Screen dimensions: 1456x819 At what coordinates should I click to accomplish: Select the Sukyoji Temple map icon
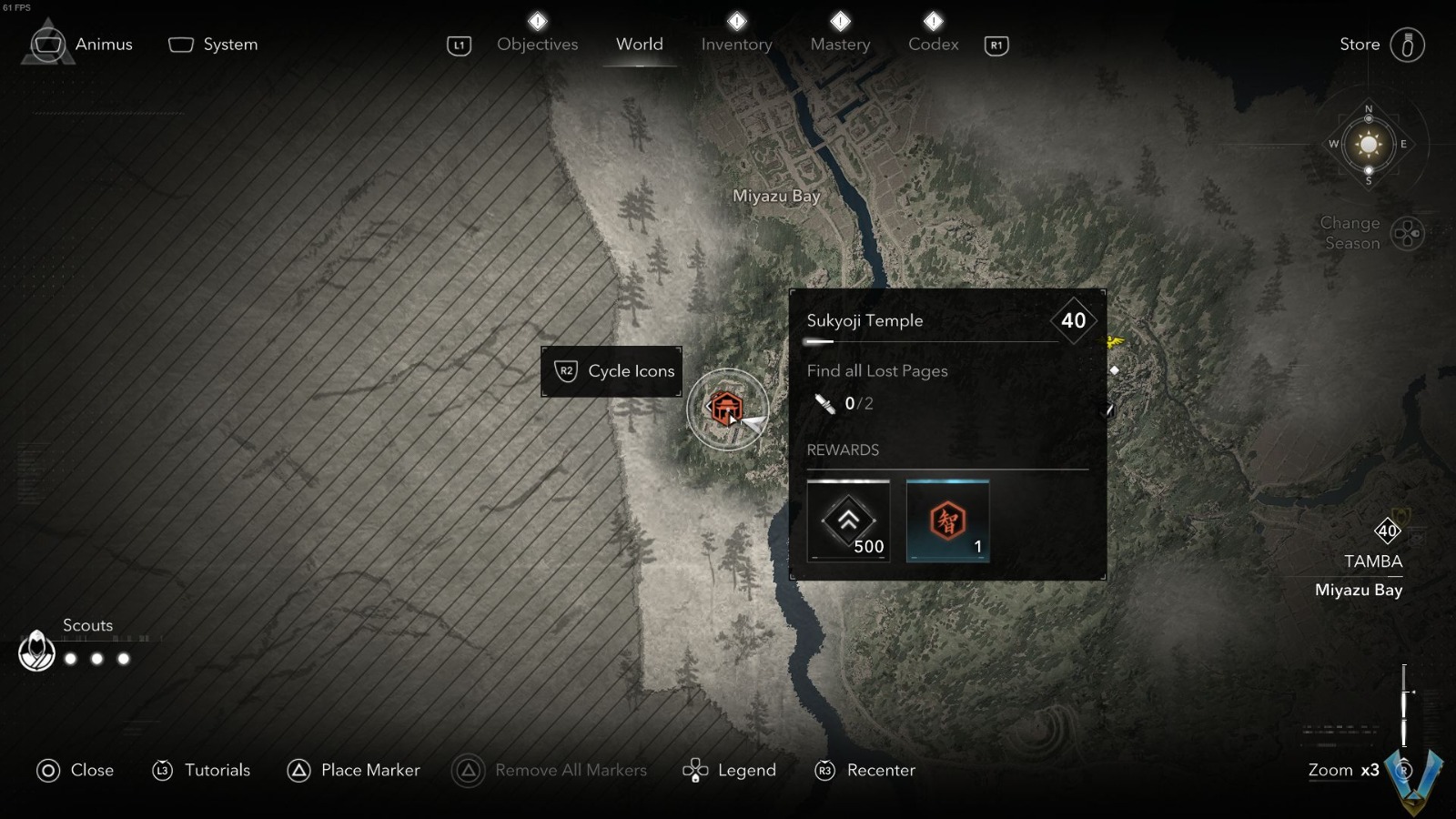point(726,409)
